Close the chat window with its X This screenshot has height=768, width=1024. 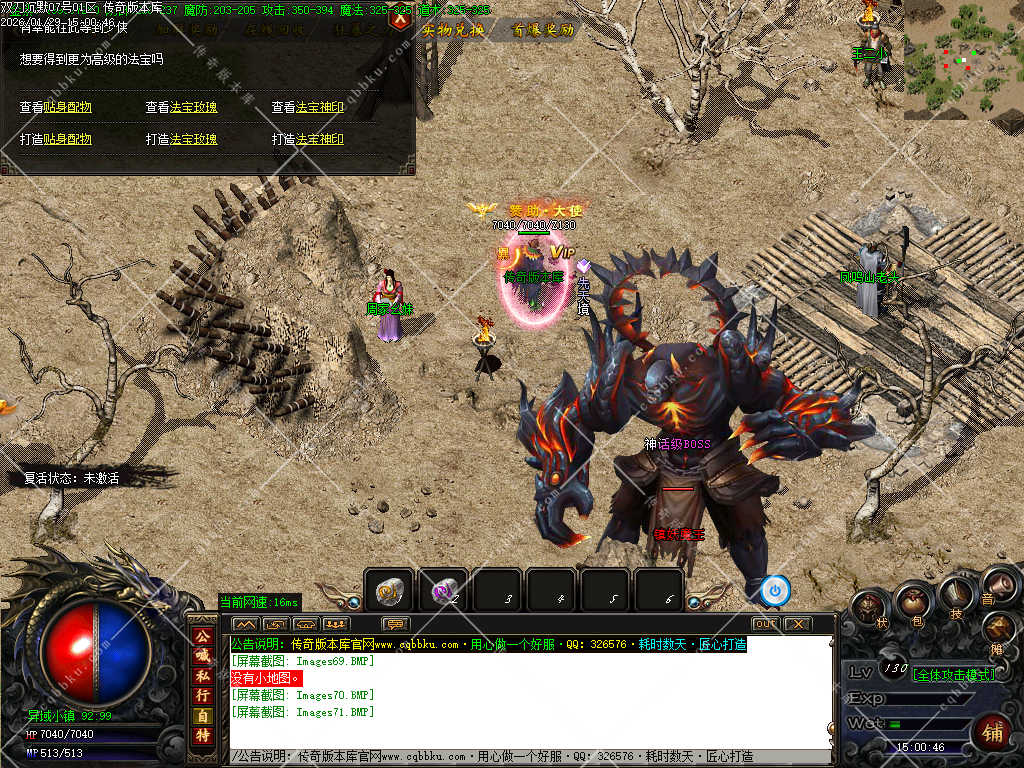(796, 624)
